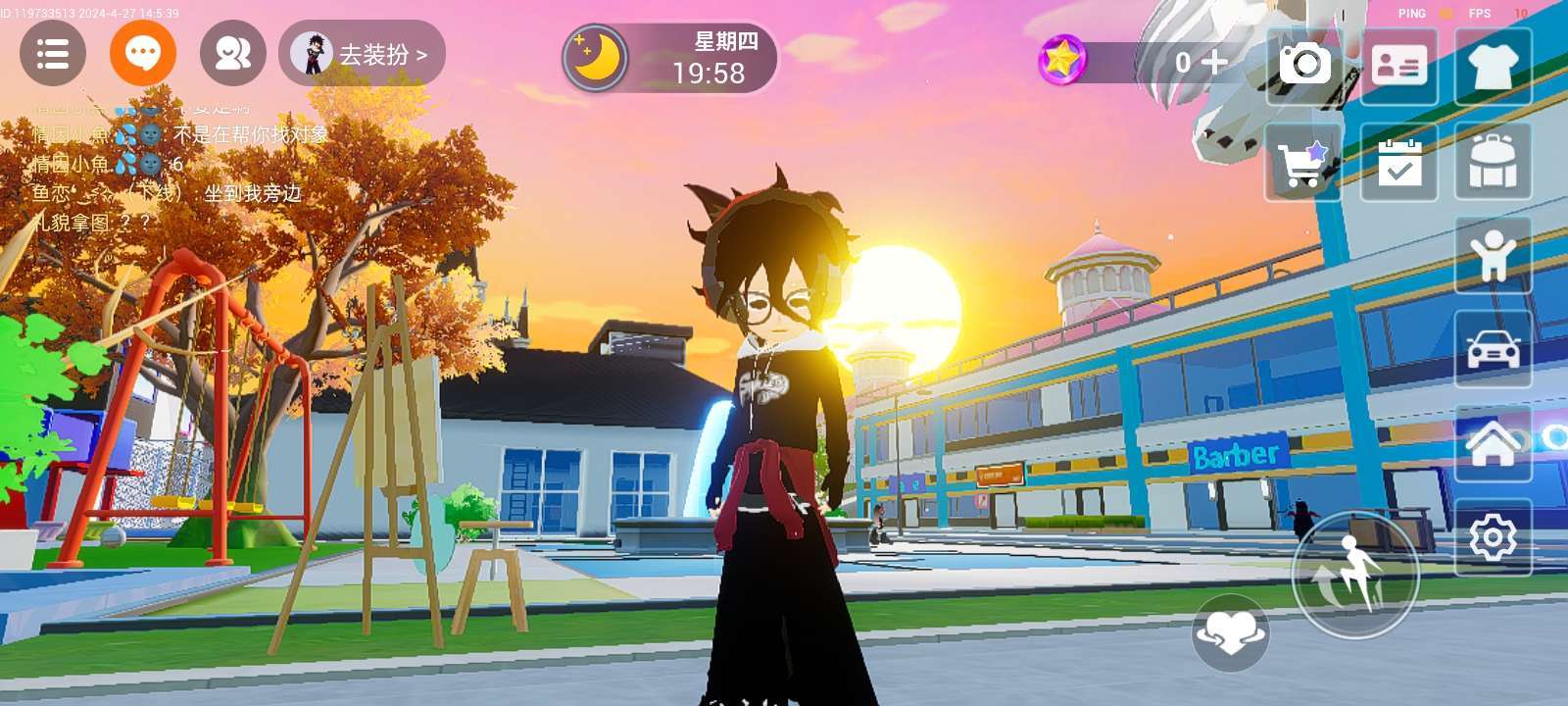Screen dimensions: 1568x706
Task: Open the car vehicle menu
Action: click(1493, 350)
